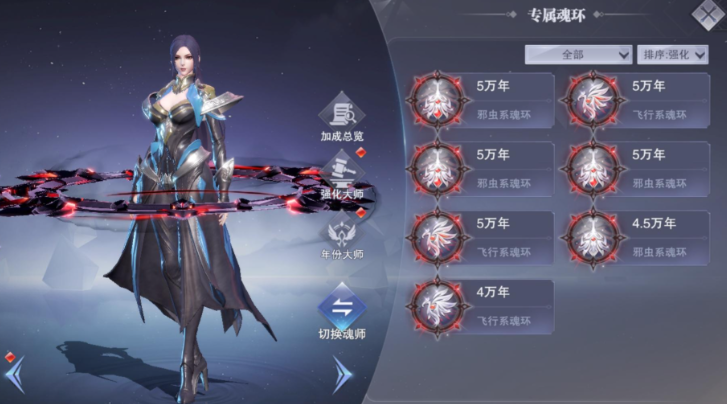
Task: Open the 排序:强化 sort dropdown
Action: (673, 53)
